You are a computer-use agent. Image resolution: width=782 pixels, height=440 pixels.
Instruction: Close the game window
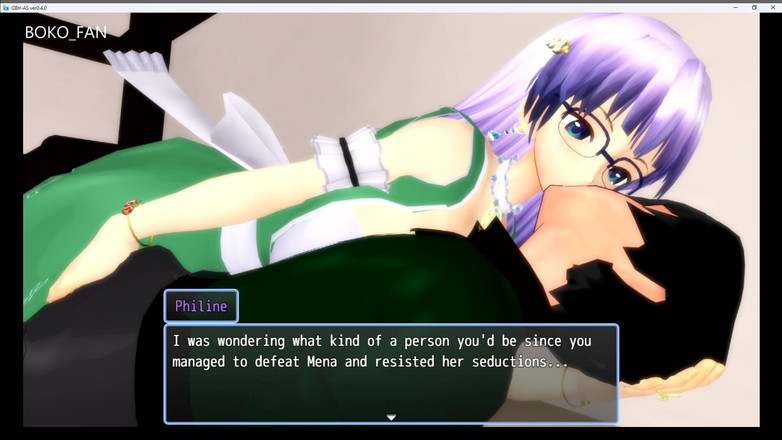pyautogui.click(x=772, y=6)
